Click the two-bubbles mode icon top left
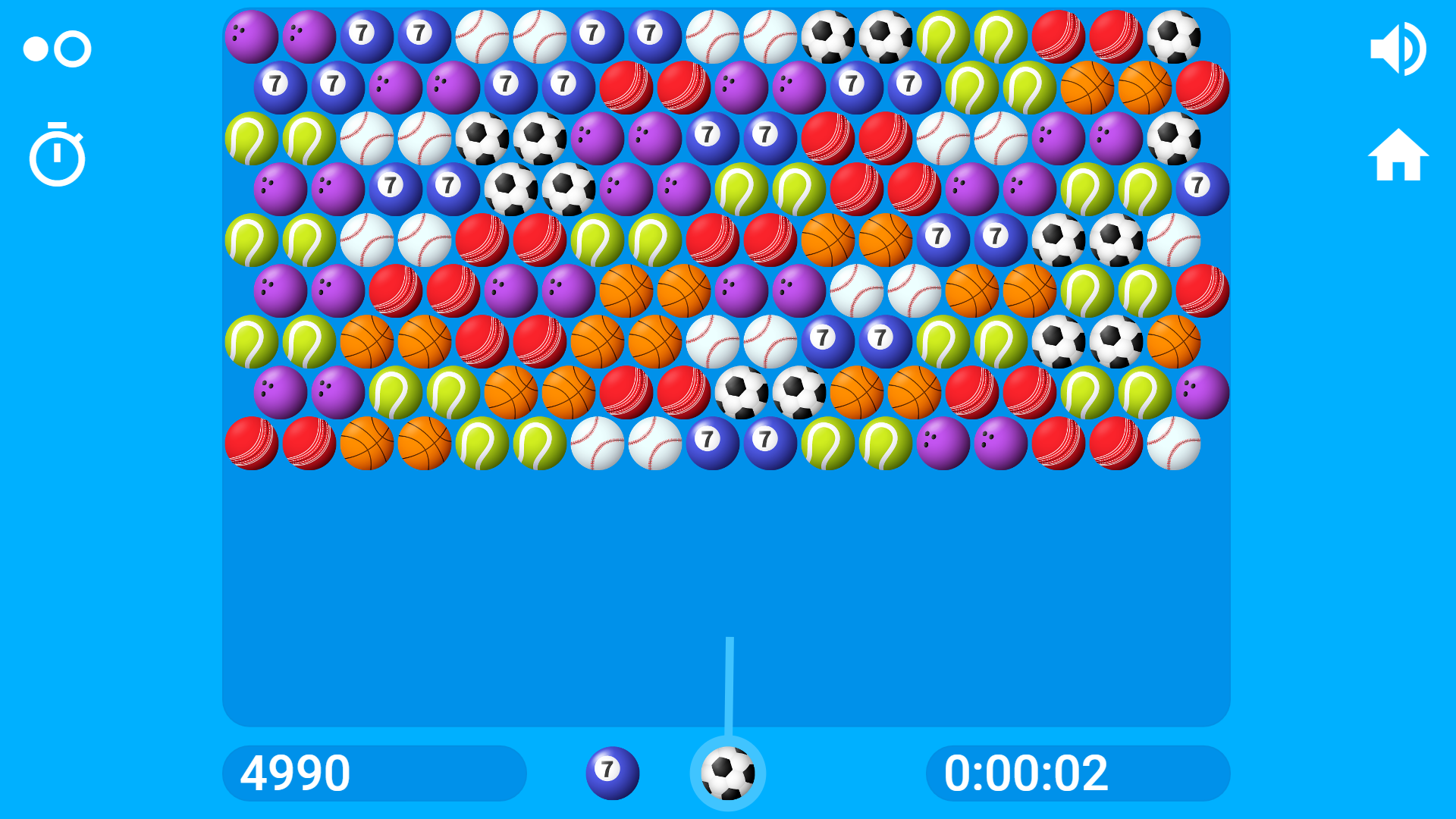Viewport: 1456px width, 819px height. click(x=57, y=48)
